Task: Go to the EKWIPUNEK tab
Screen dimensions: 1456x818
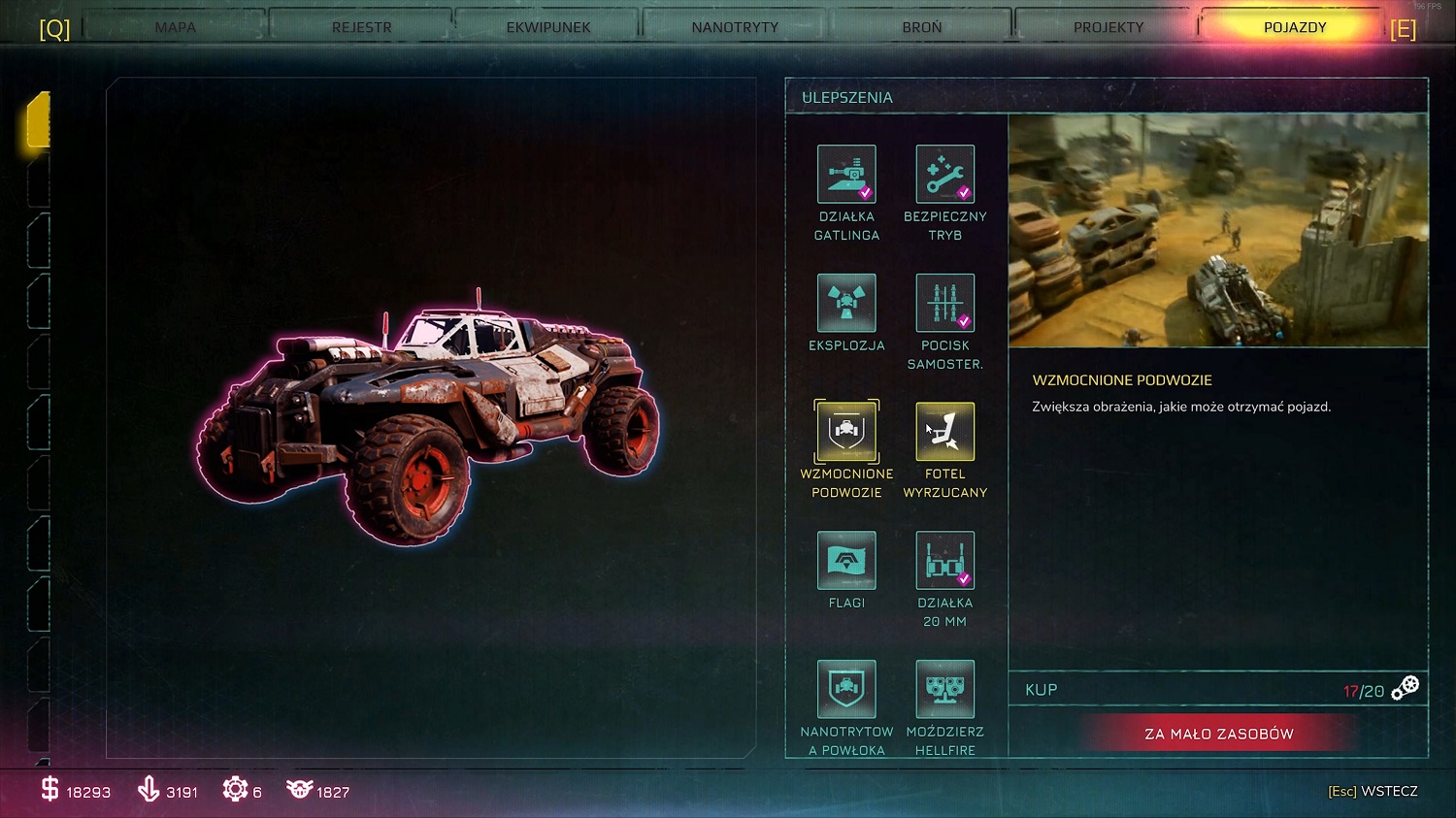Action: pos(548,27)
